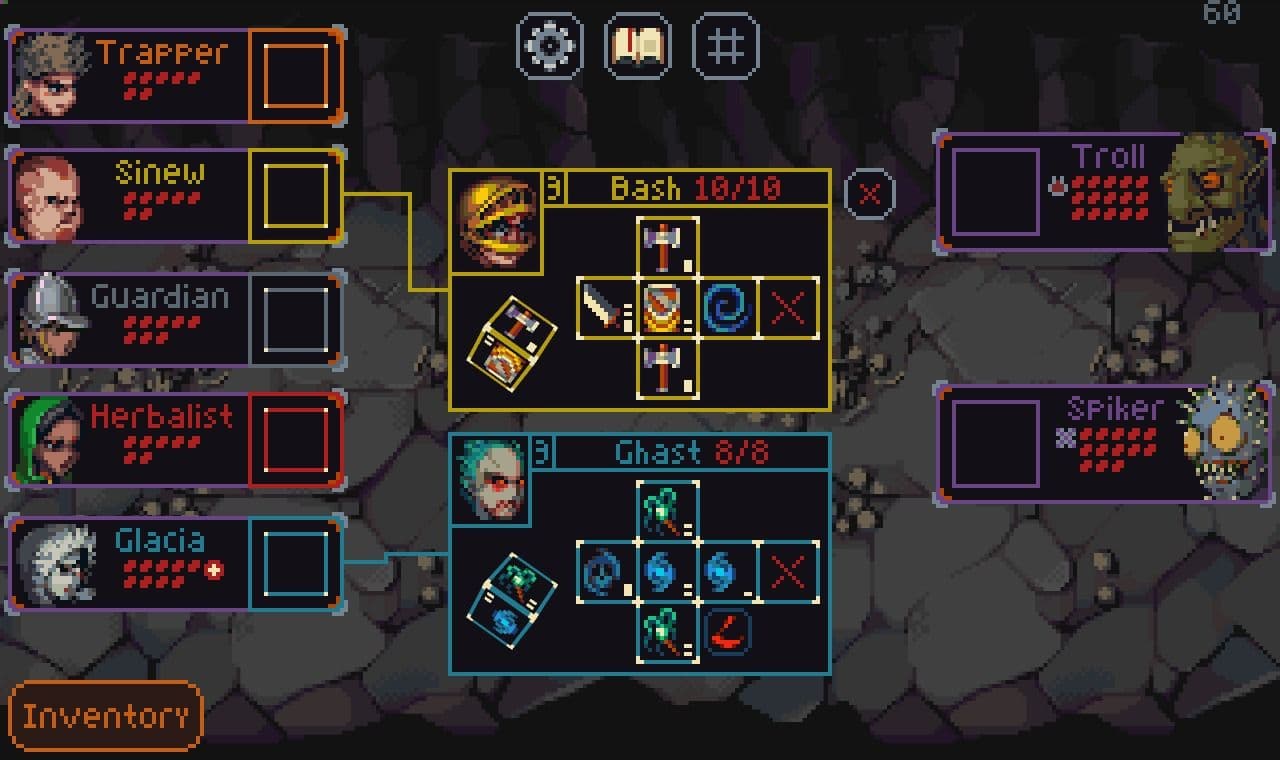Viewport: 1280px width, 760px height.
Task: Dismiss Ghast panel with its red X
Action: 788,573
